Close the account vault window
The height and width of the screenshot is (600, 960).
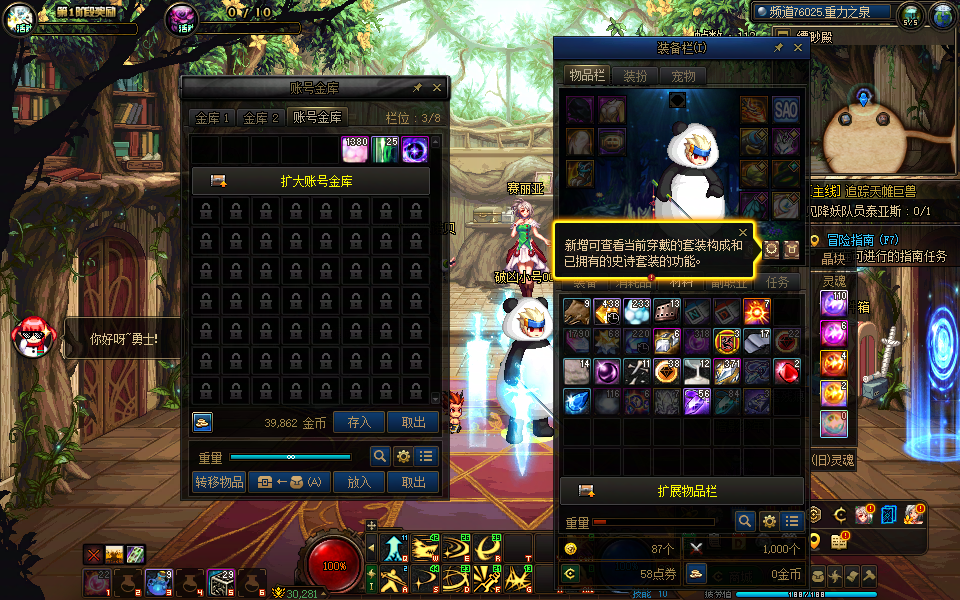(437, 88)
